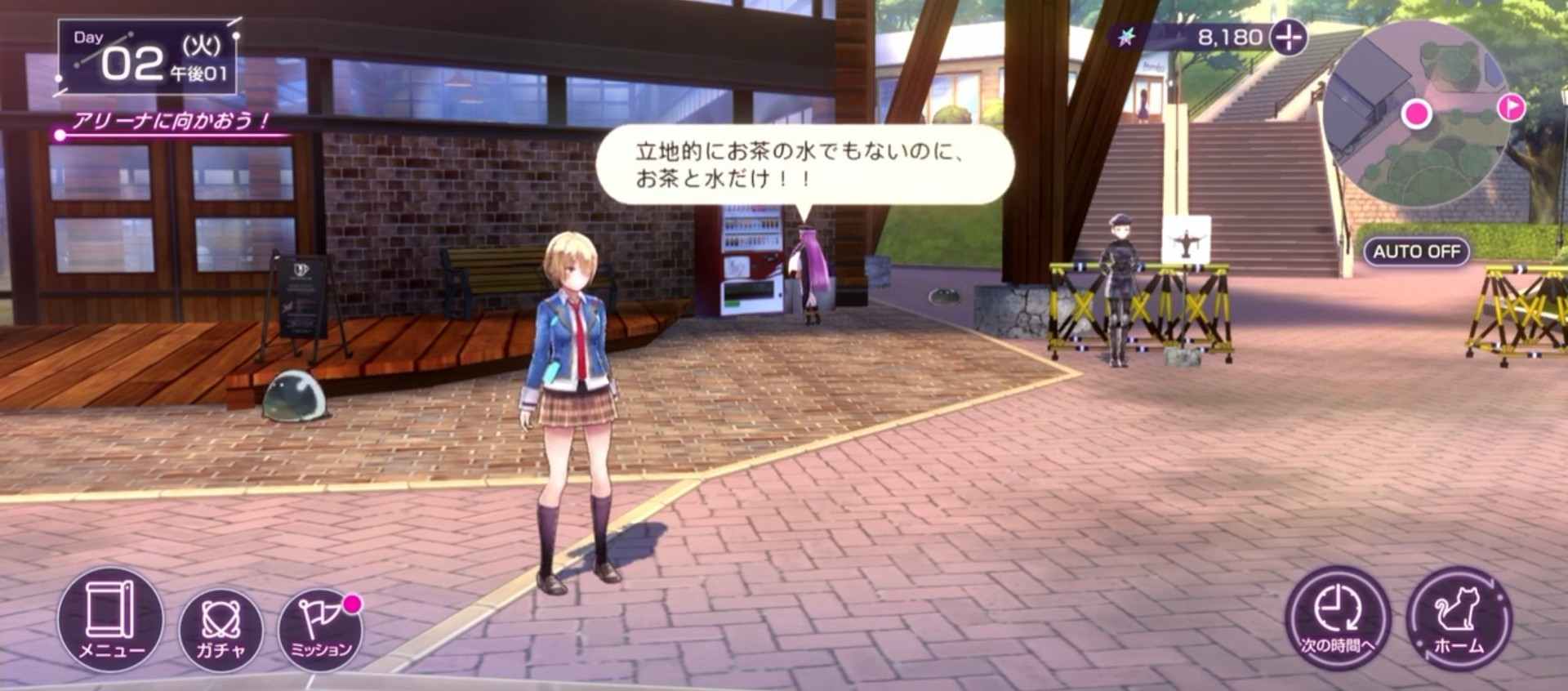Select the pink flag marker on minimap
1568x691 pixels.
tap(1512, 107)
